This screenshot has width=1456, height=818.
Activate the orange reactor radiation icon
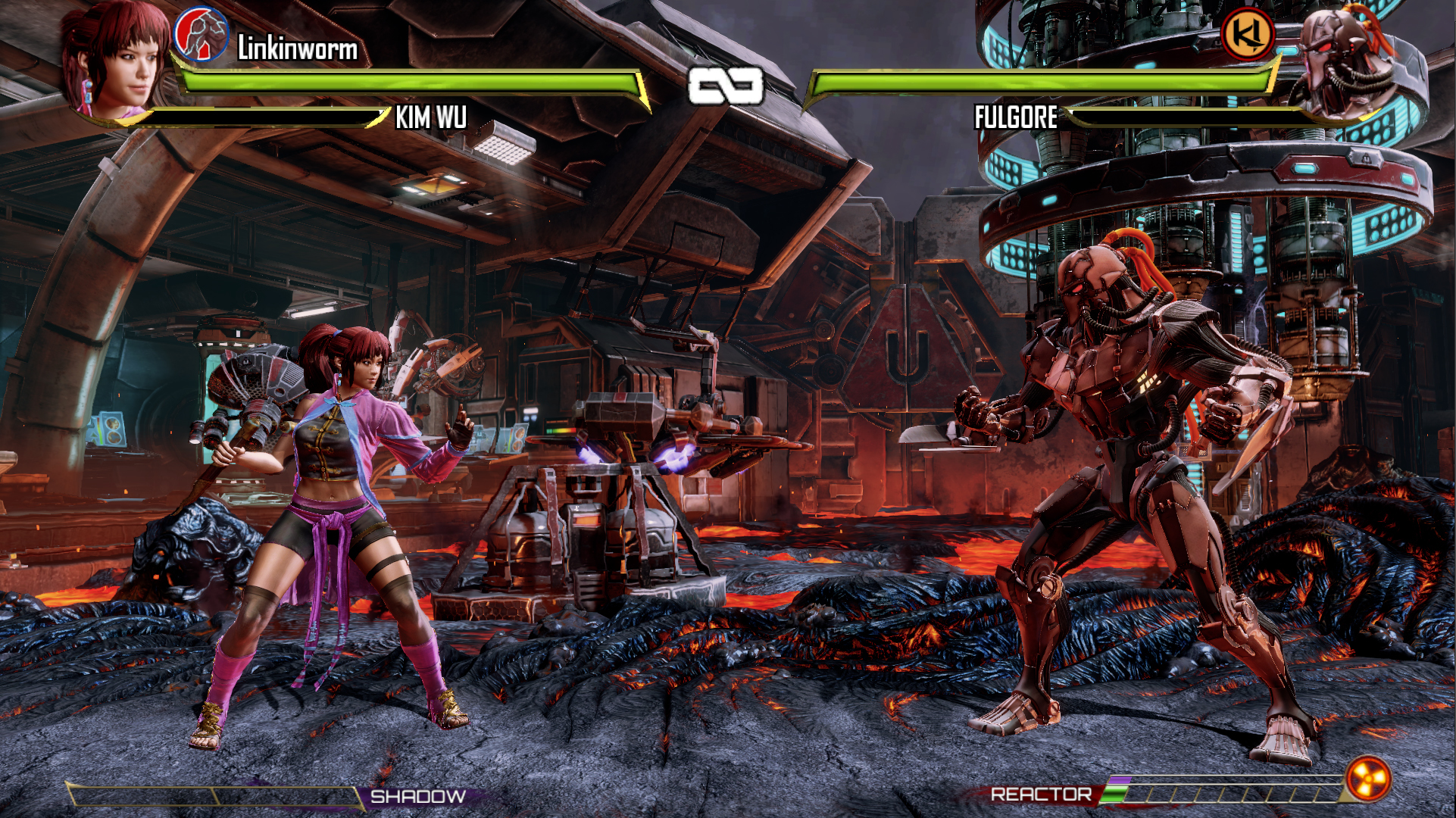click(1368, 779)
